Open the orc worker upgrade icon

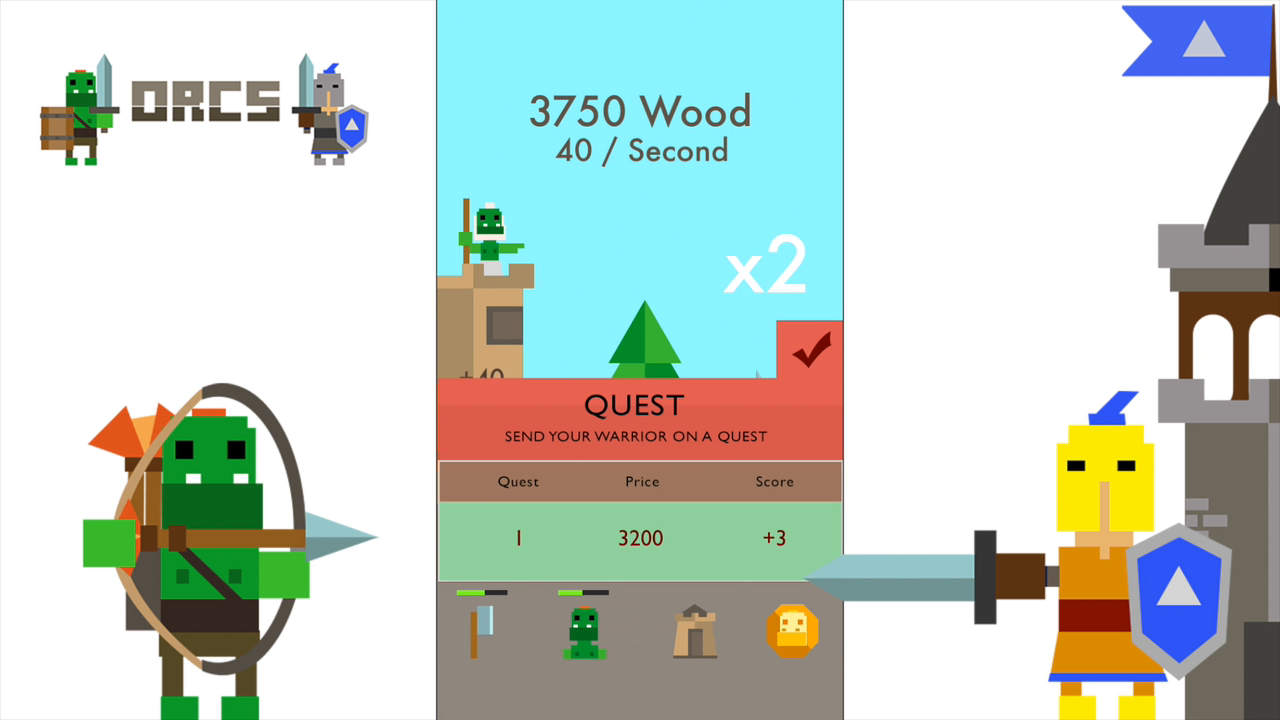[x=584, y=630]
